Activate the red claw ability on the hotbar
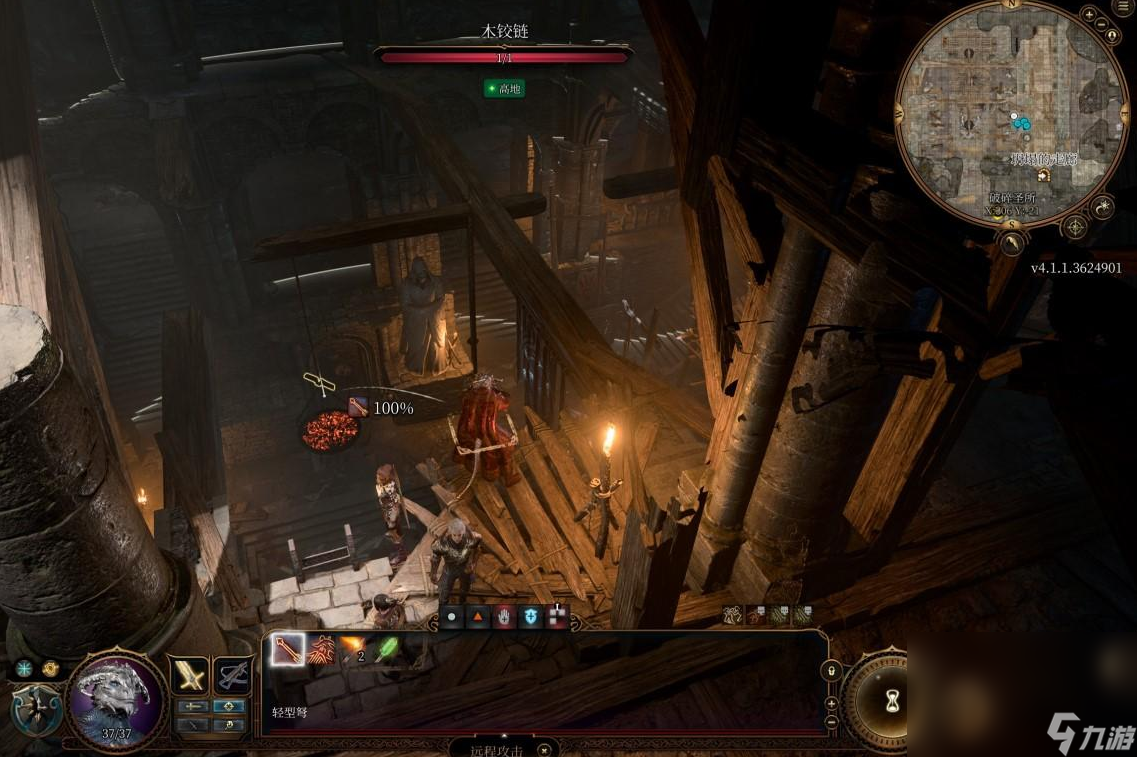1137x757 pixels. 321,651
